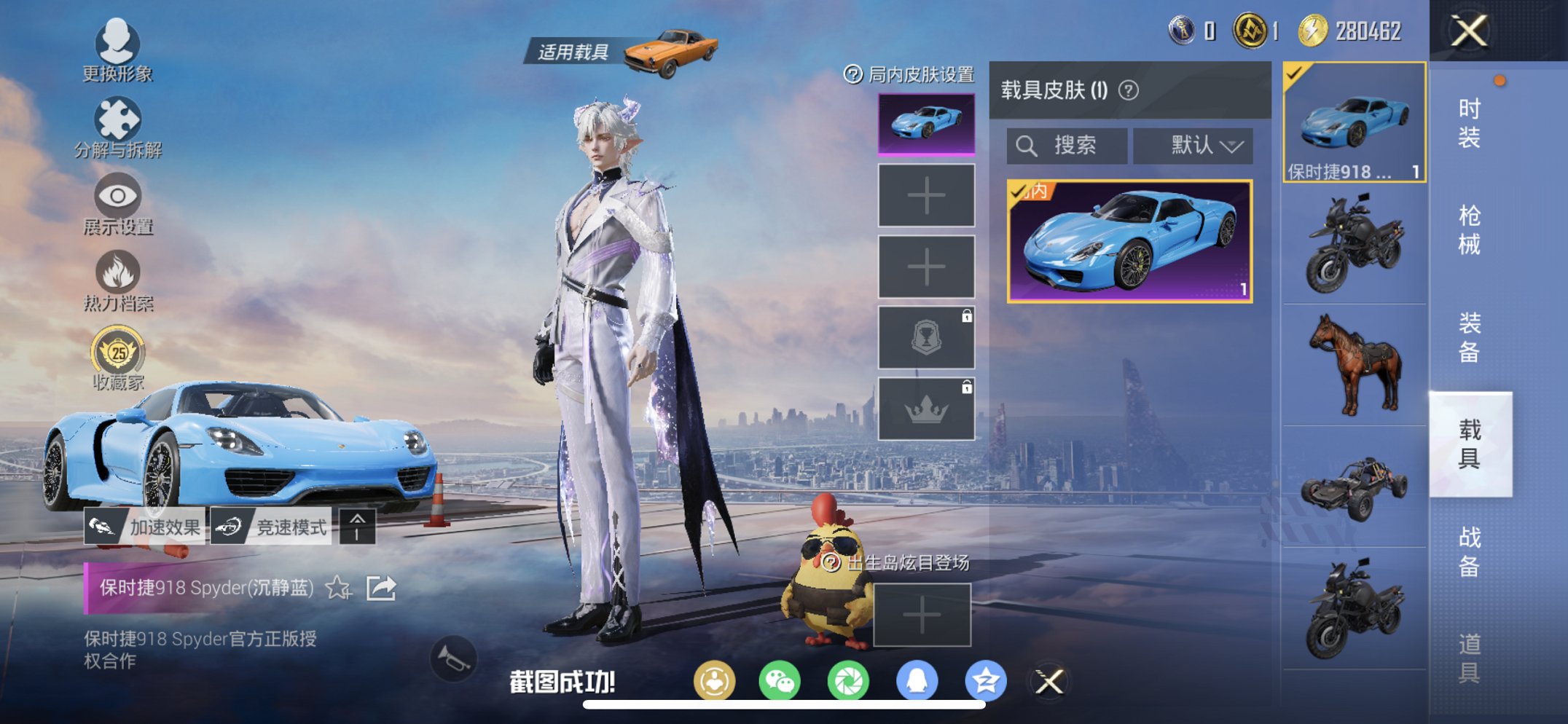Toggle the 竞速模式 racing mode option

(272, 526)
